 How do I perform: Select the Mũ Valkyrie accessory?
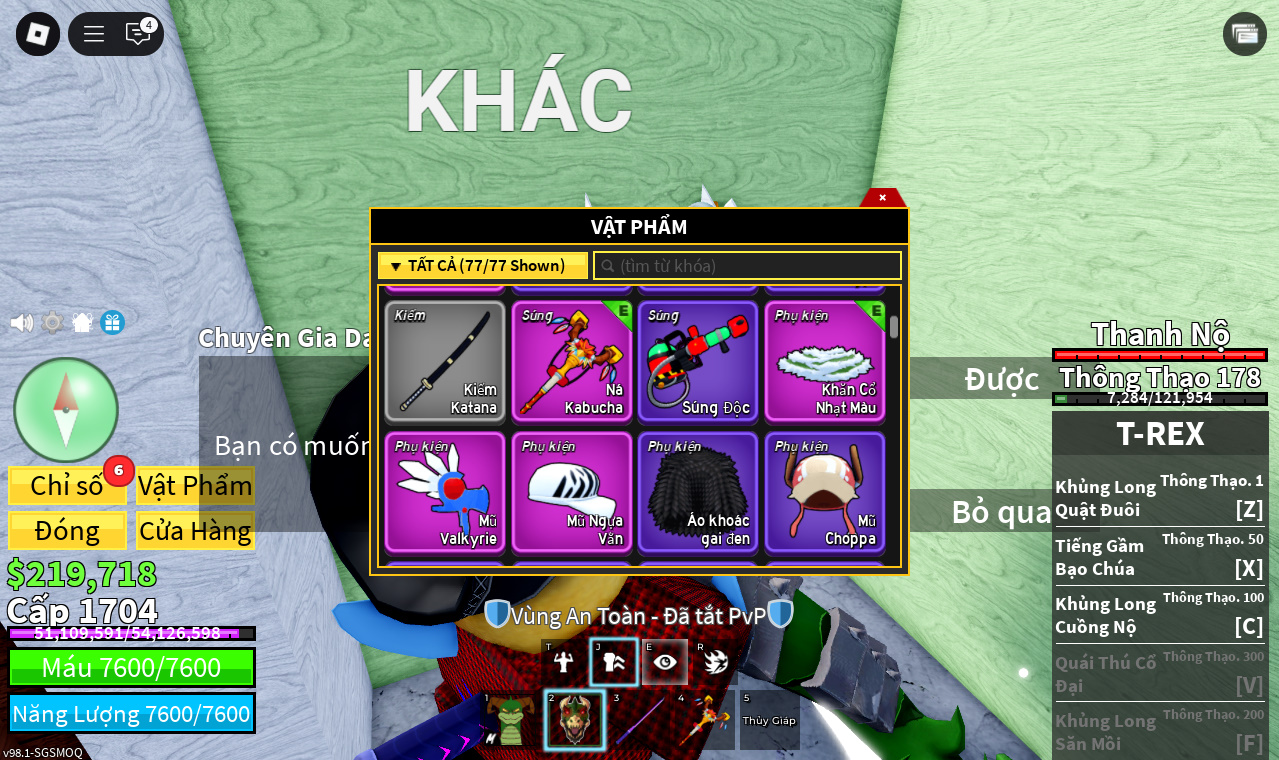click(x=445, y=492)
